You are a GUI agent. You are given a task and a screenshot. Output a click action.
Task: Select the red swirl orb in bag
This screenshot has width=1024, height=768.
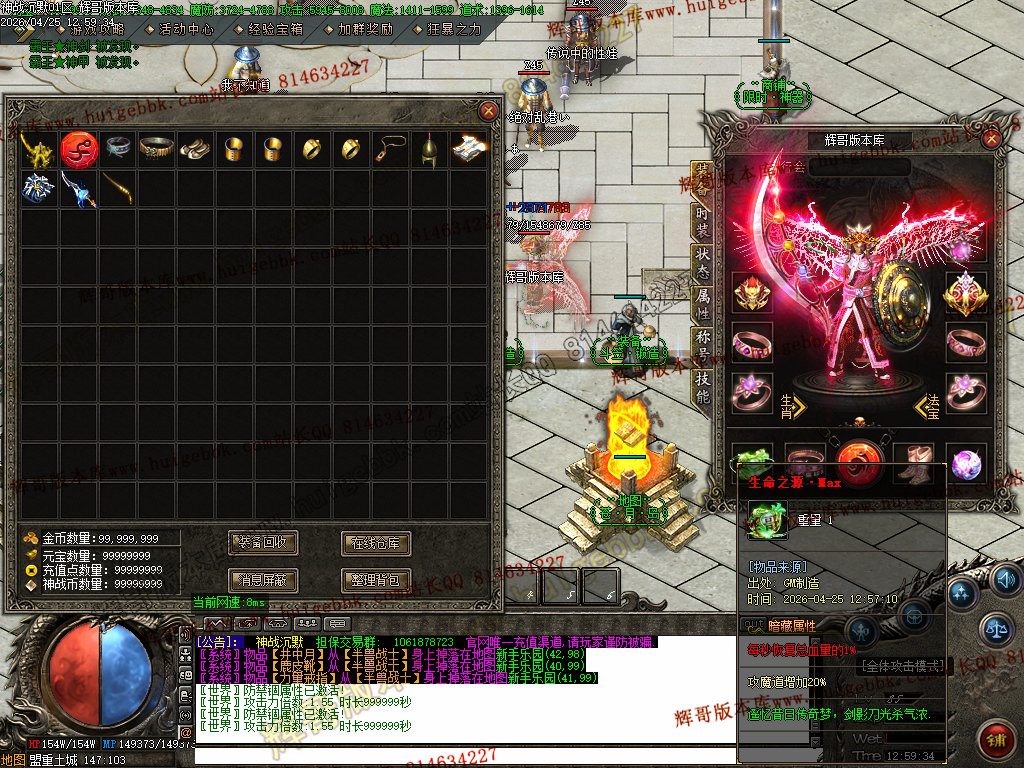(78, 149)
